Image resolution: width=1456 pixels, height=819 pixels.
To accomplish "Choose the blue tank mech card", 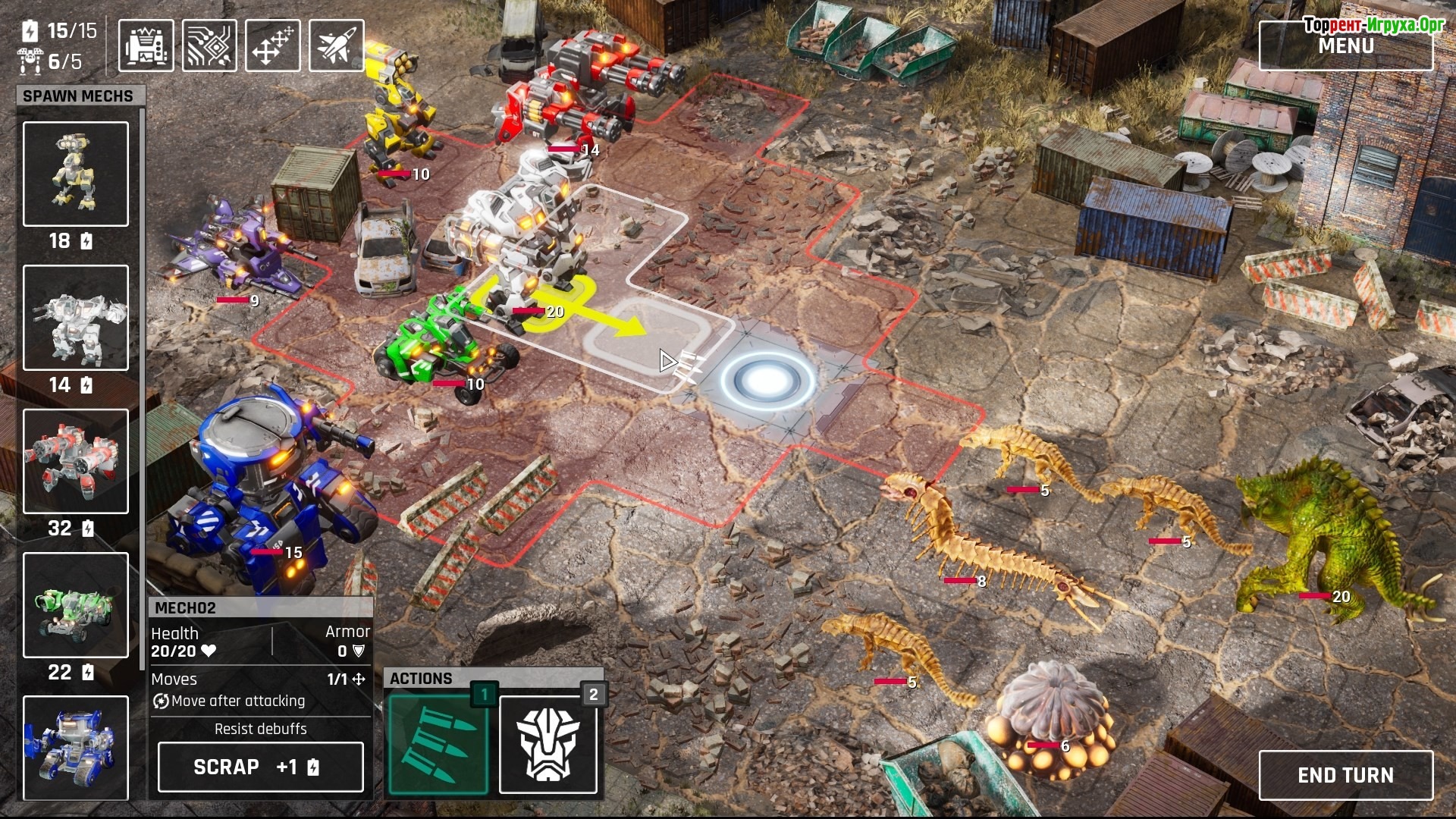I will [76, 747].
